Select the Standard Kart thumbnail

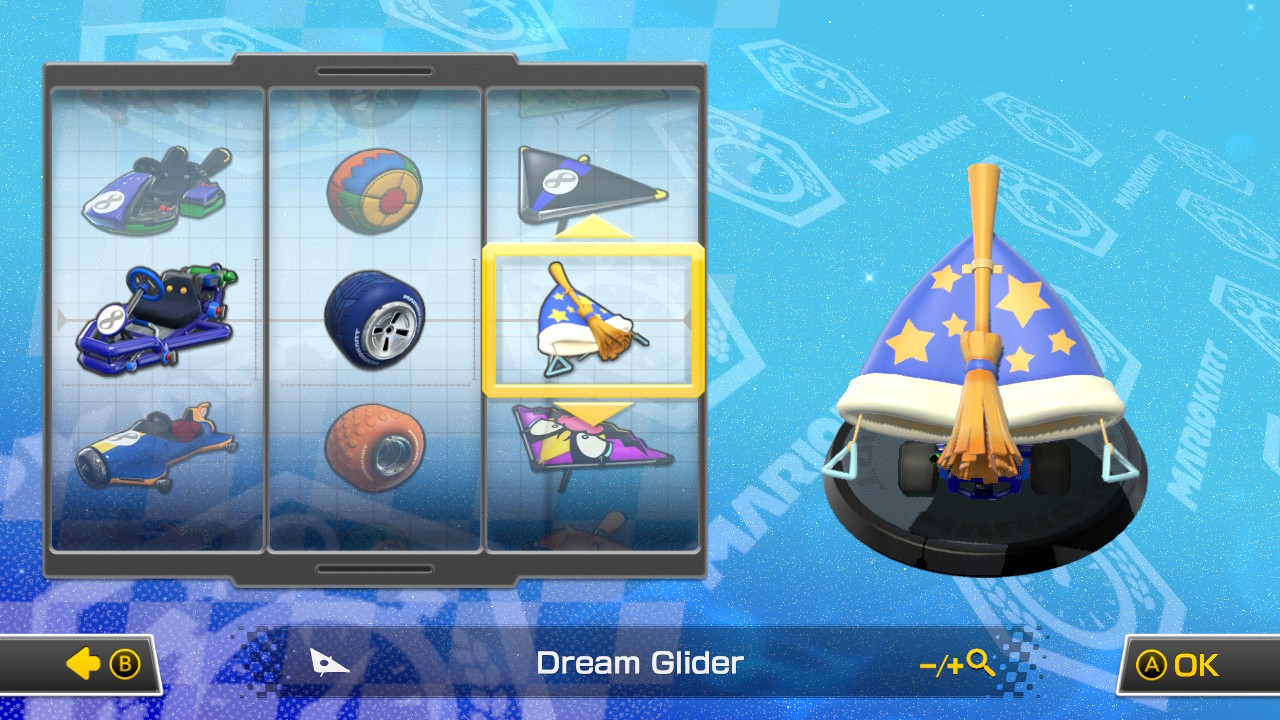click(155, 190)
